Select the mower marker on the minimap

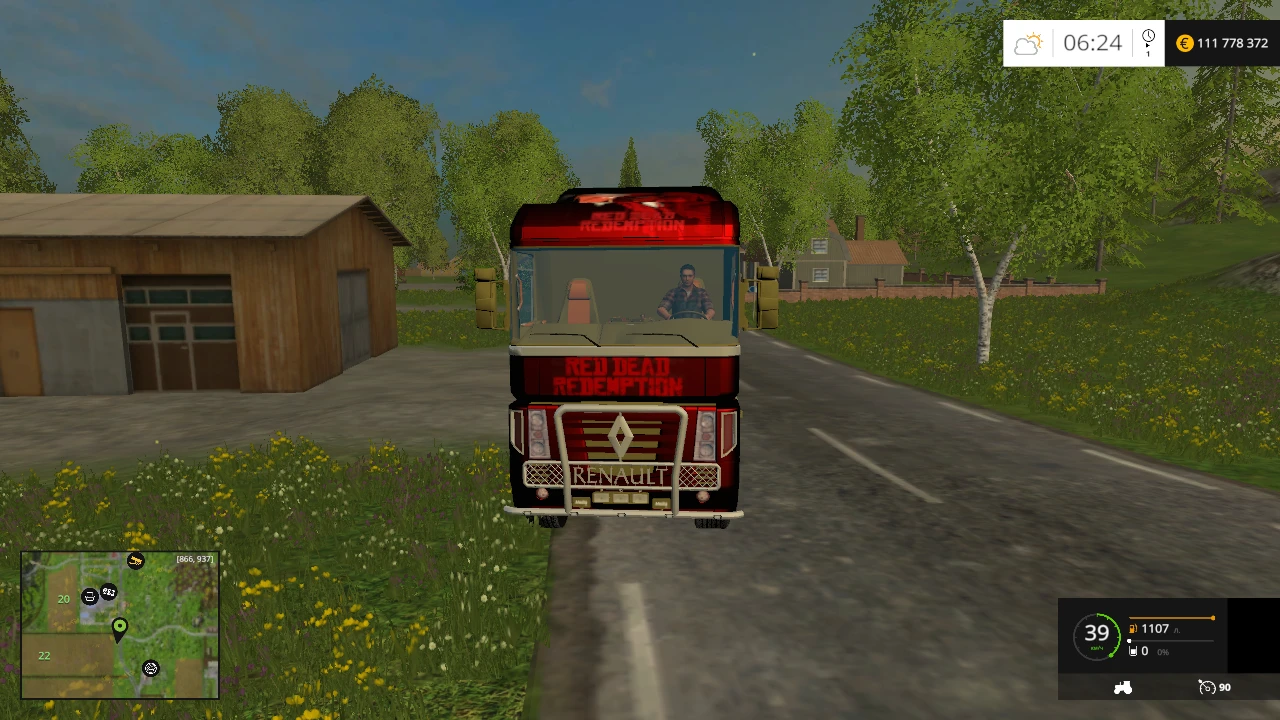[x=150, y=669]
